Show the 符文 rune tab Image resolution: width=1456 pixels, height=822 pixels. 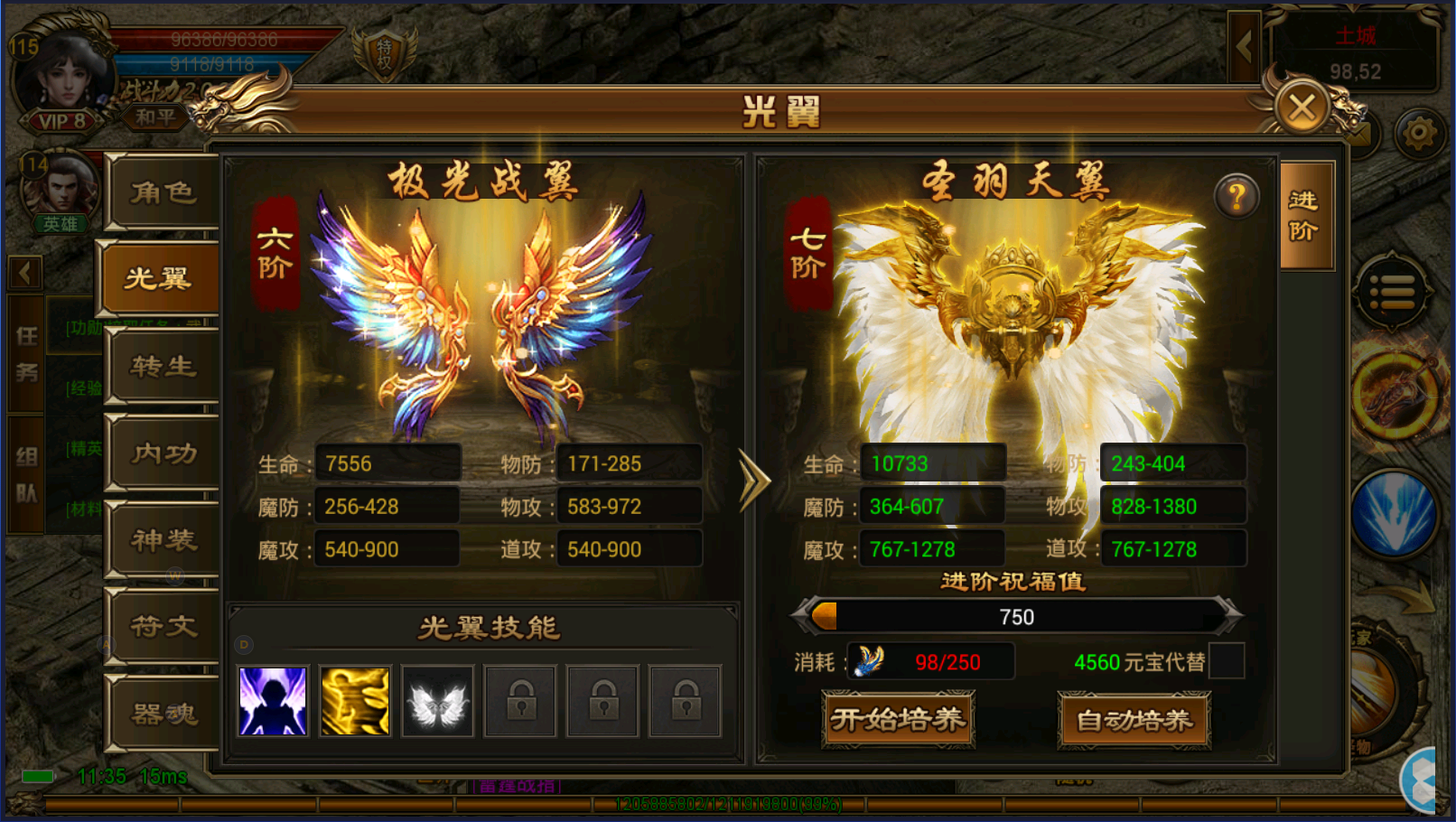(x=163, y=626)
